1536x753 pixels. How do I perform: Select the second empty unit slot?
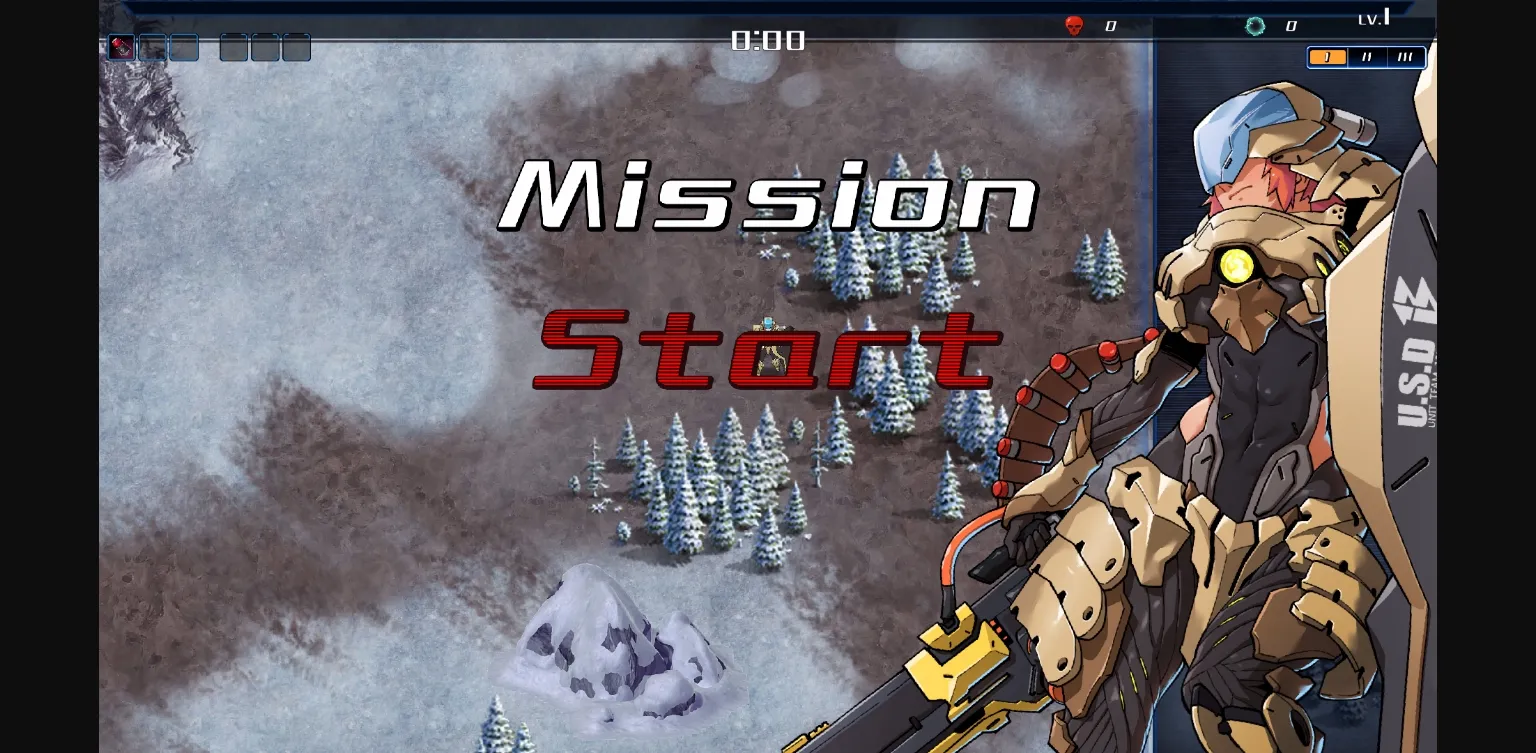pos(151,47)
